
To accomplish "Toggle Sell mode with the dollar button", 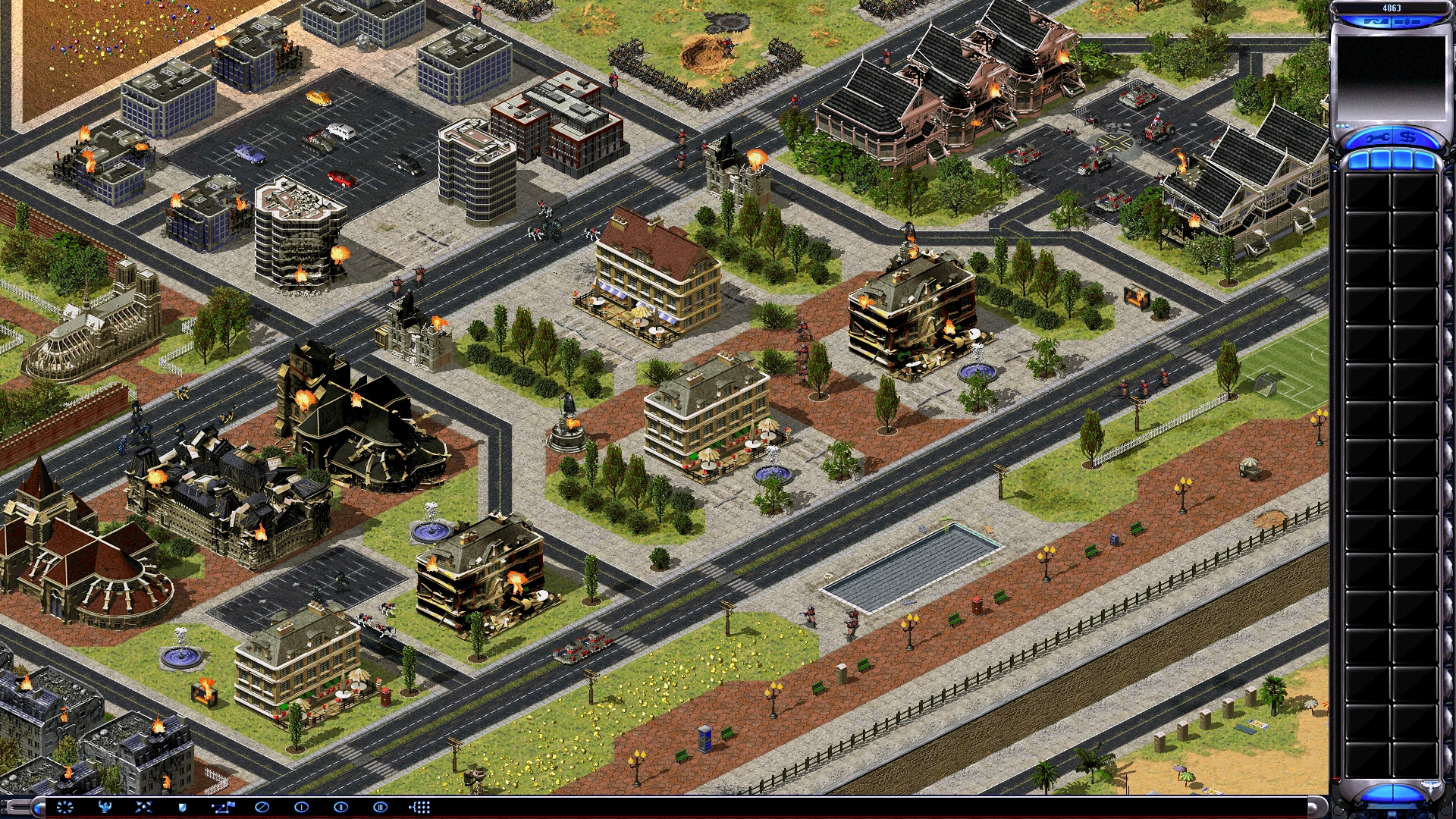I will [1407, 137].
